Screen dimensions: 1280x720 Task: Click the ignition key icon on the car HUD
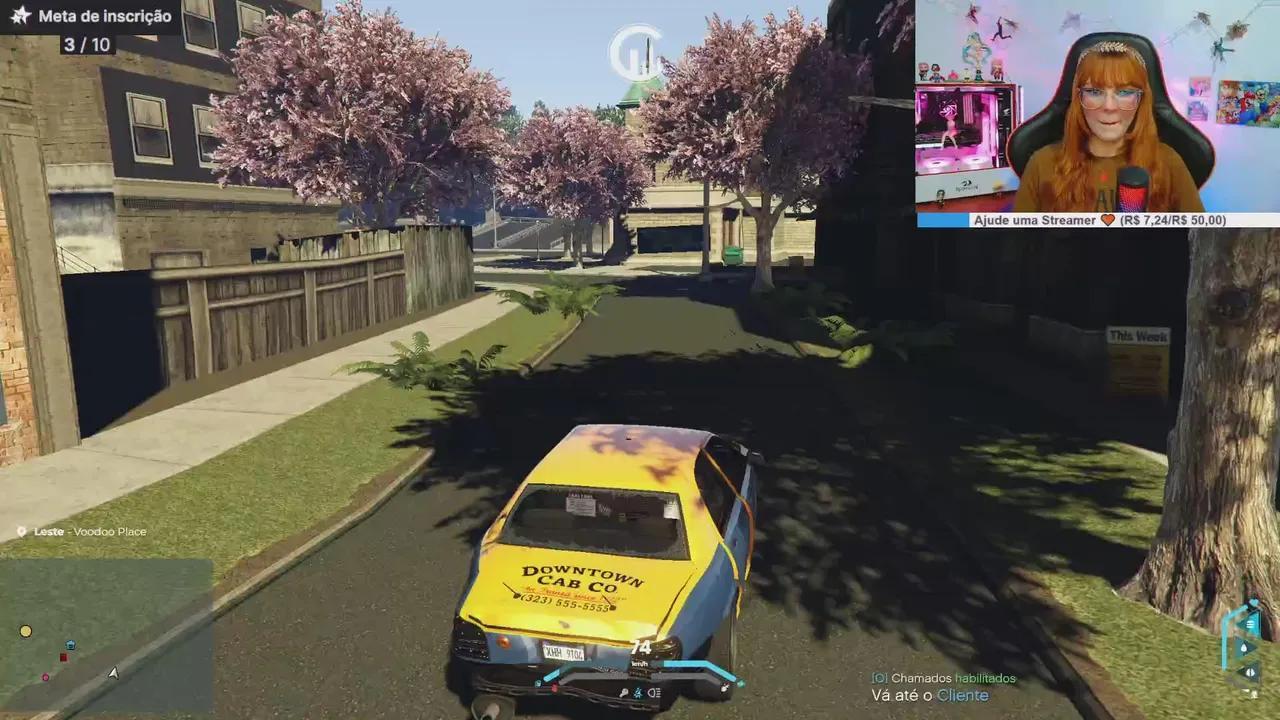pos(624,693)
